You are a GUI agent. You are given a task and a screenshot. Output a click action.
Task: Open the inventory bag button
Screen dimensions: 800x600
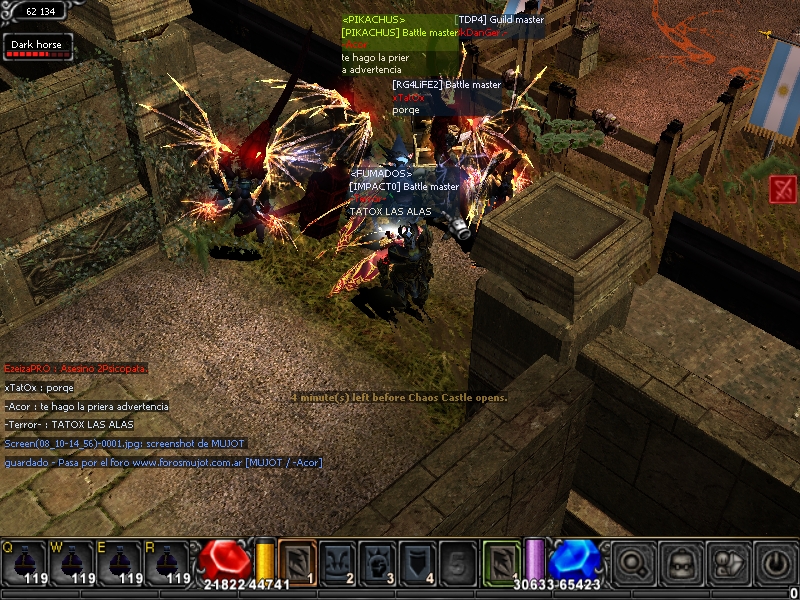pyautogui.click(x=681, y=564)
